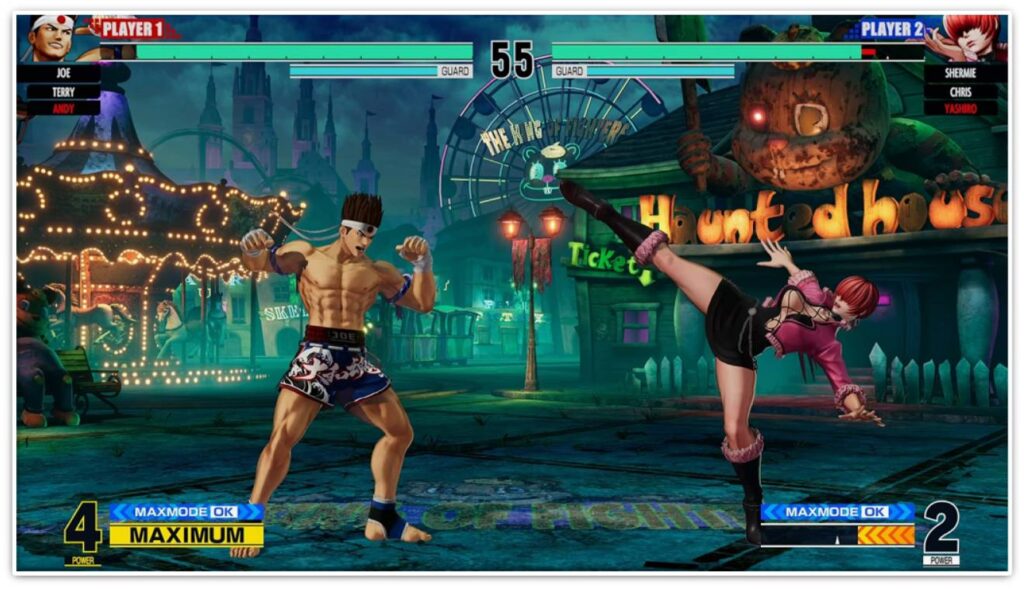Select ANDY in Player 1's team list

point(63,107)
